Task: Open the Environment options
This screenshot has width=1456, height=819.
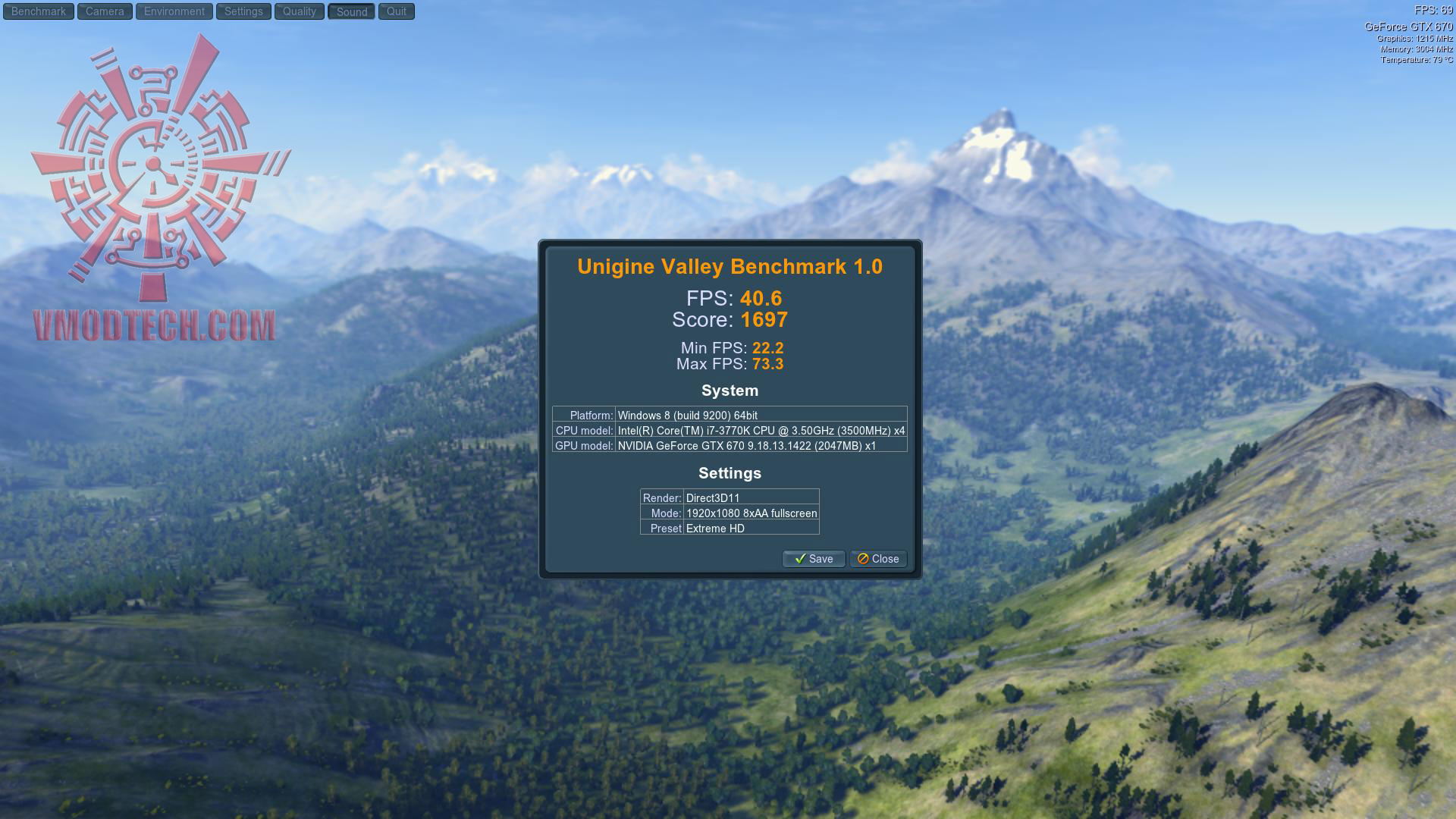Action: 174,11
